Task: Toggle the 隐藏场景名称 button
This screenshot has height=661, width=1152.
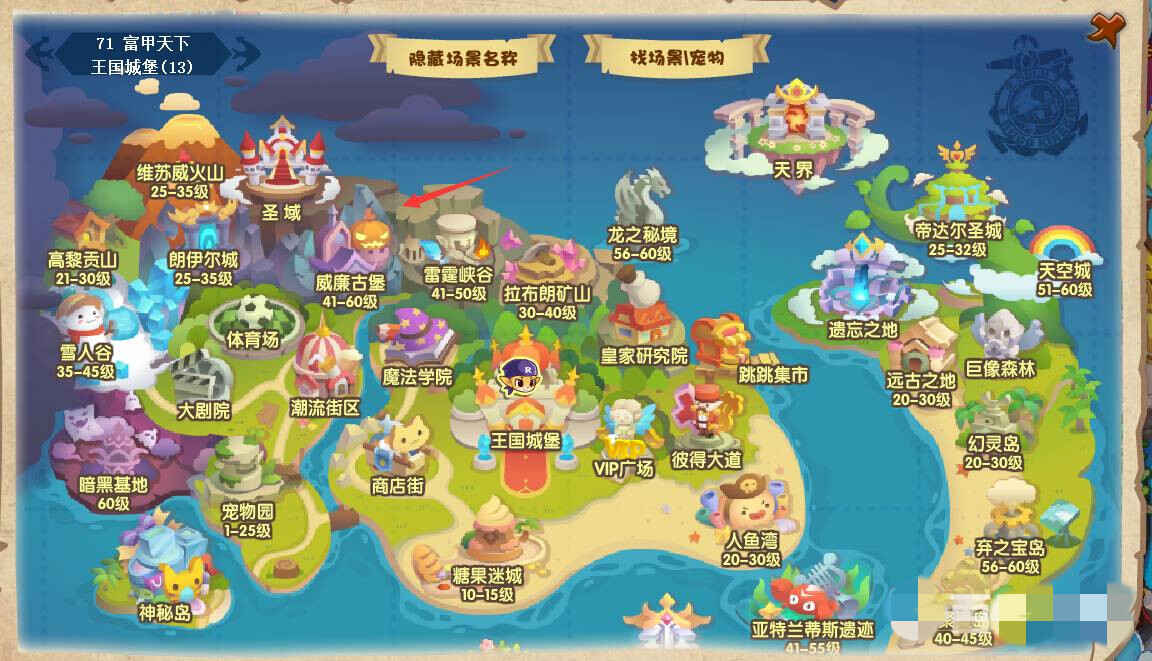Action: click(x=461, y=57)
